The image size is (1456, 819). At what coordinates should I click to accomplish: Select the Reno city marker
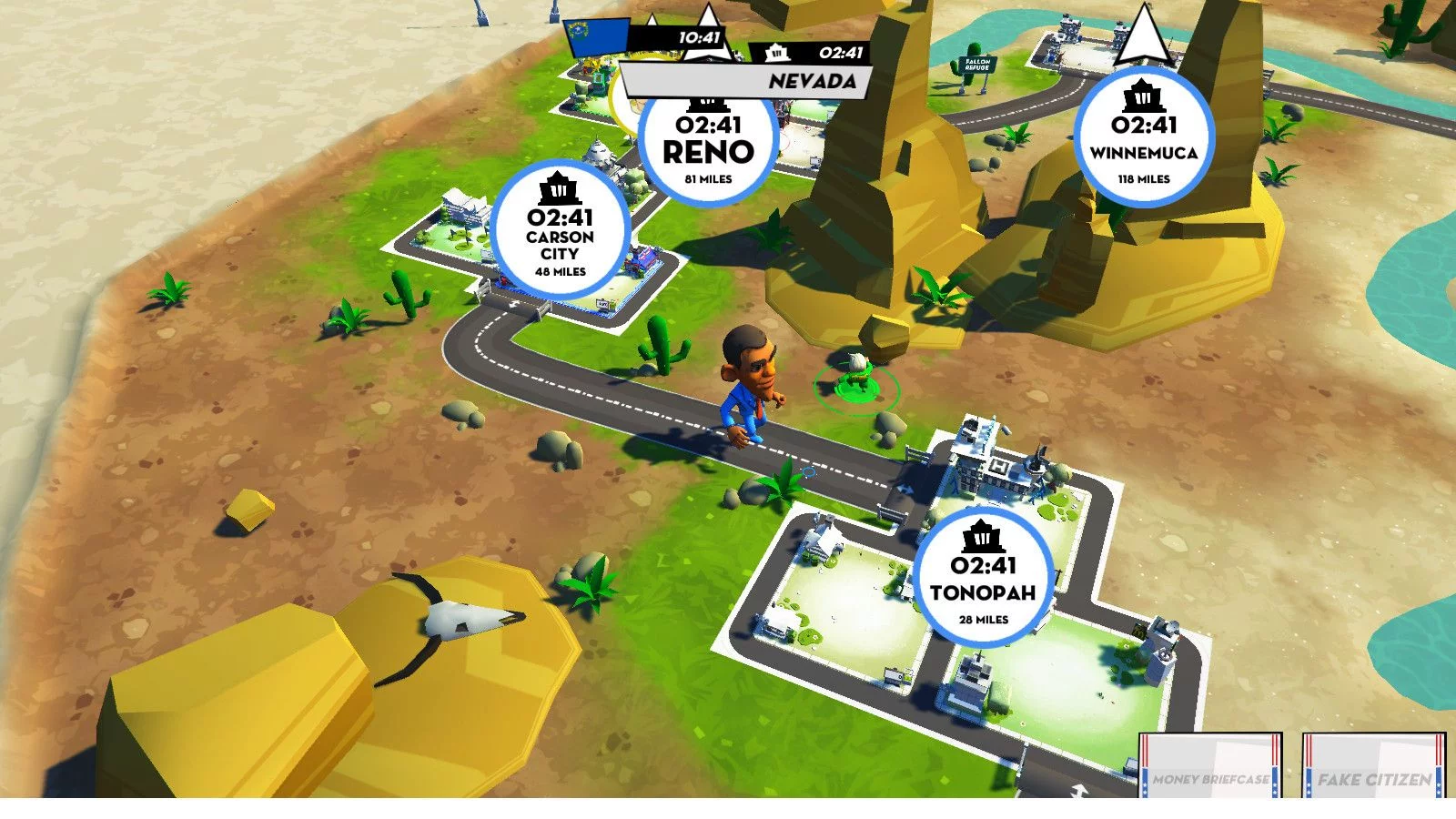click(x=708, y=146)
